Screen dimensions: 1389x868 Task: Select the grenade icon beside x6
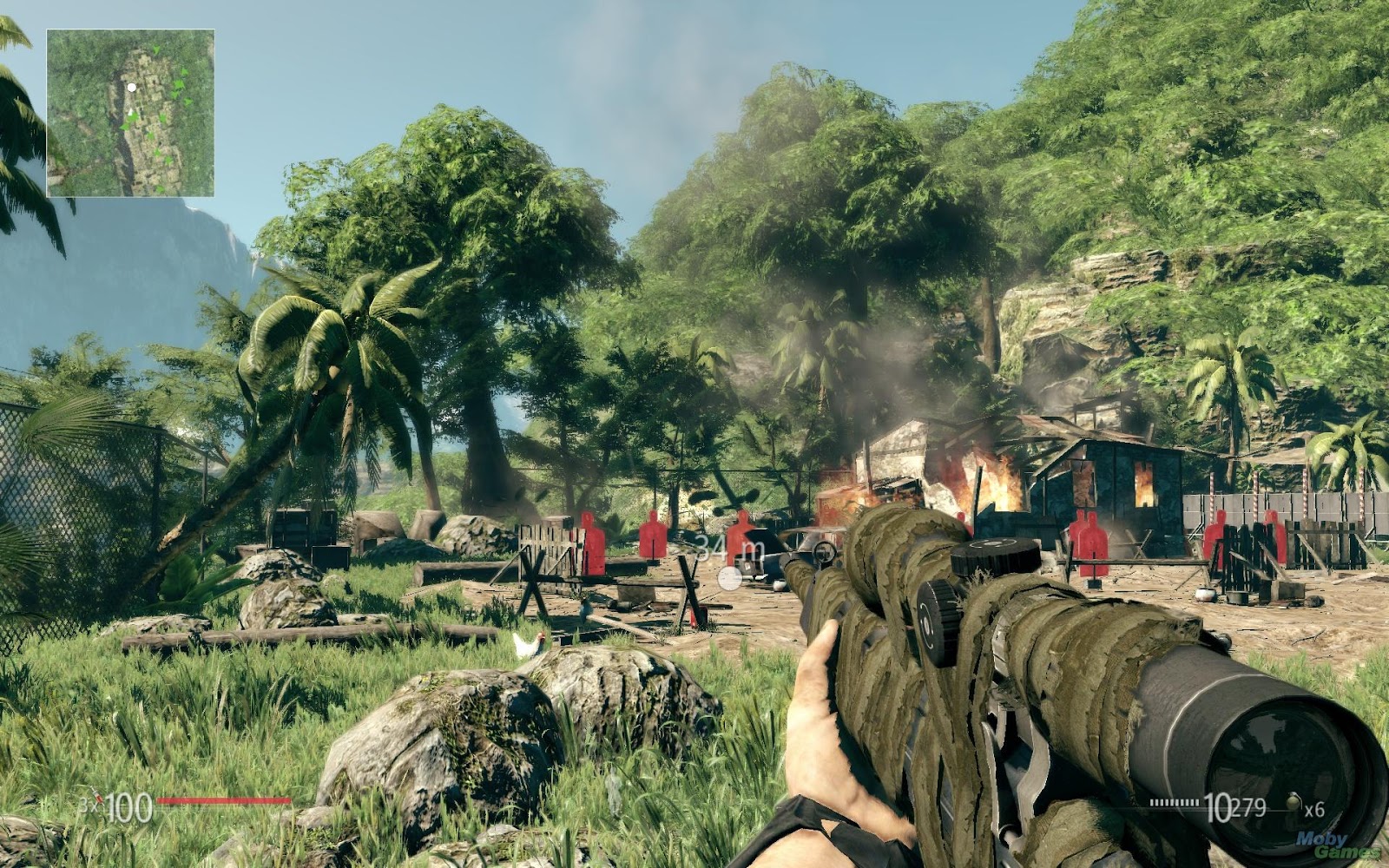point(1294,803)
